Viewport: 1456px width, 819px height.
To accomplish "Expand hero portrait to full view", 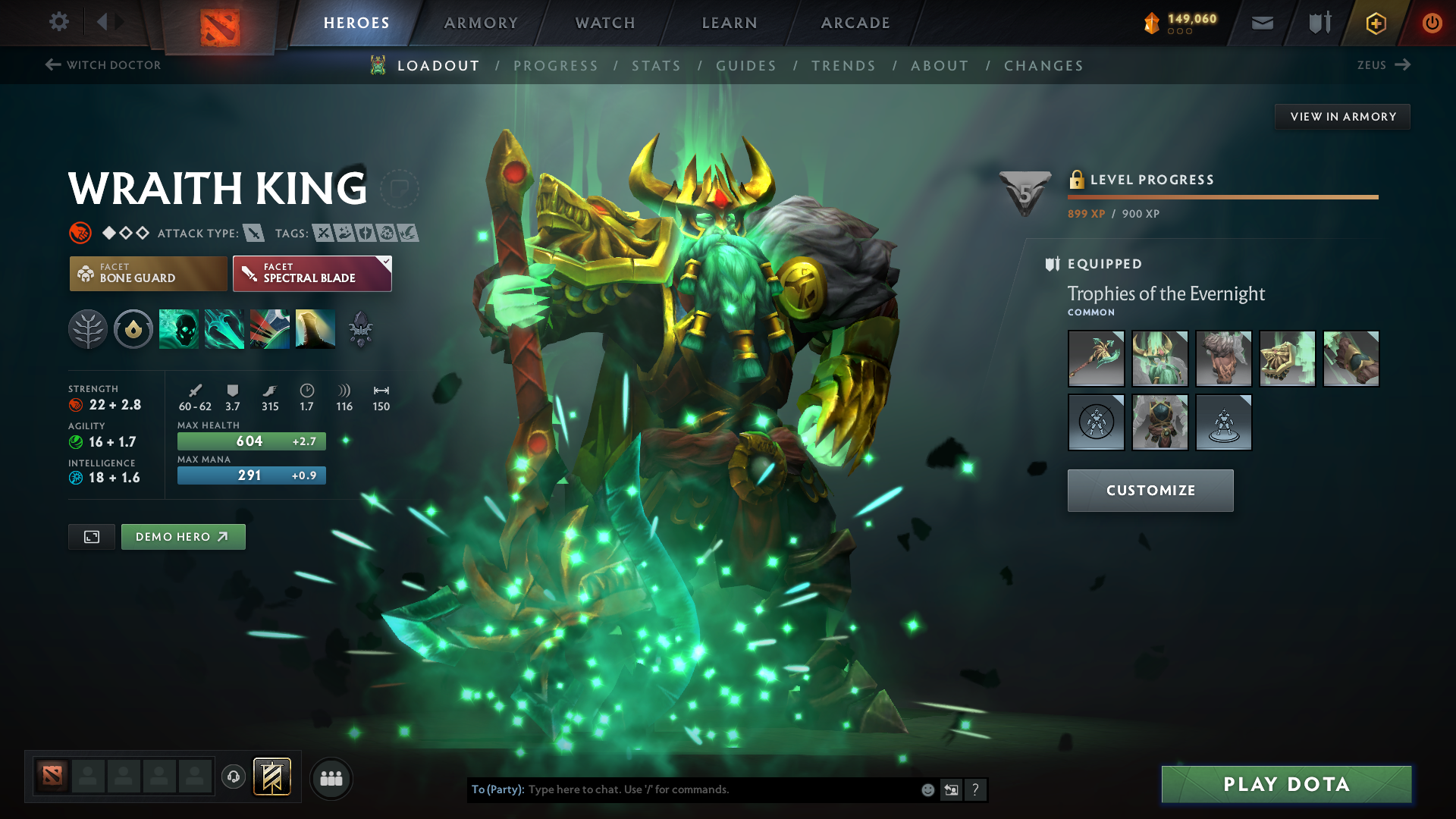I will click(x=91, y=536).
